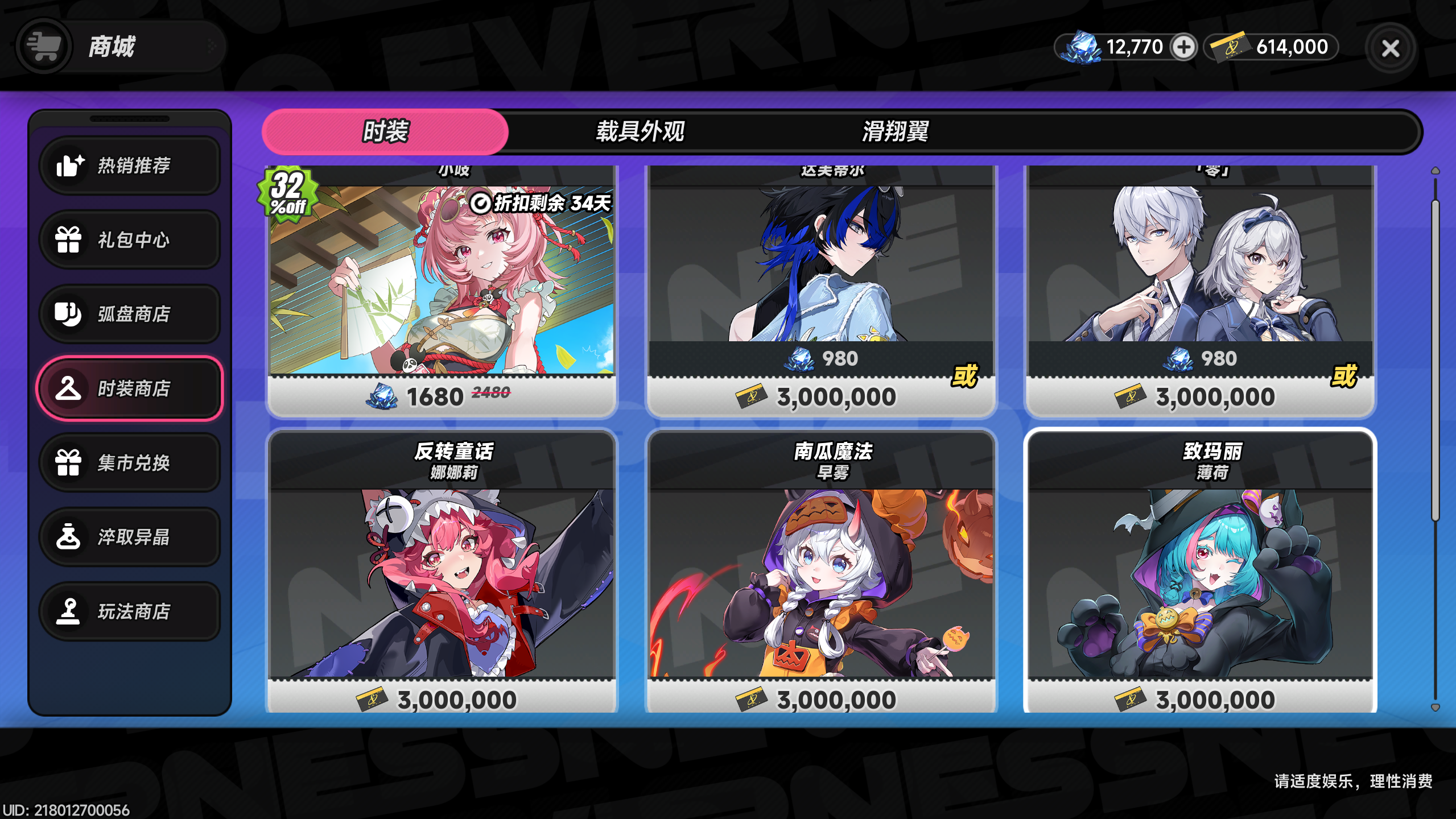Go to 礼包中心

coord(130,239)
